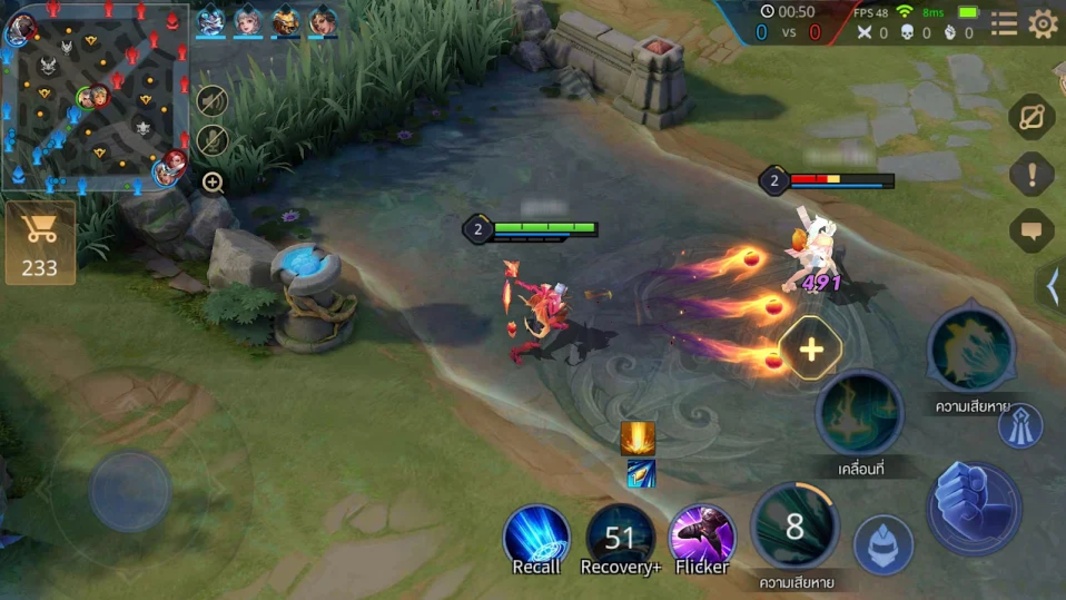Open the shop with the cart button
Image resolution: width=1066 pixels, height=600 pixels.
tap(40, 243)
